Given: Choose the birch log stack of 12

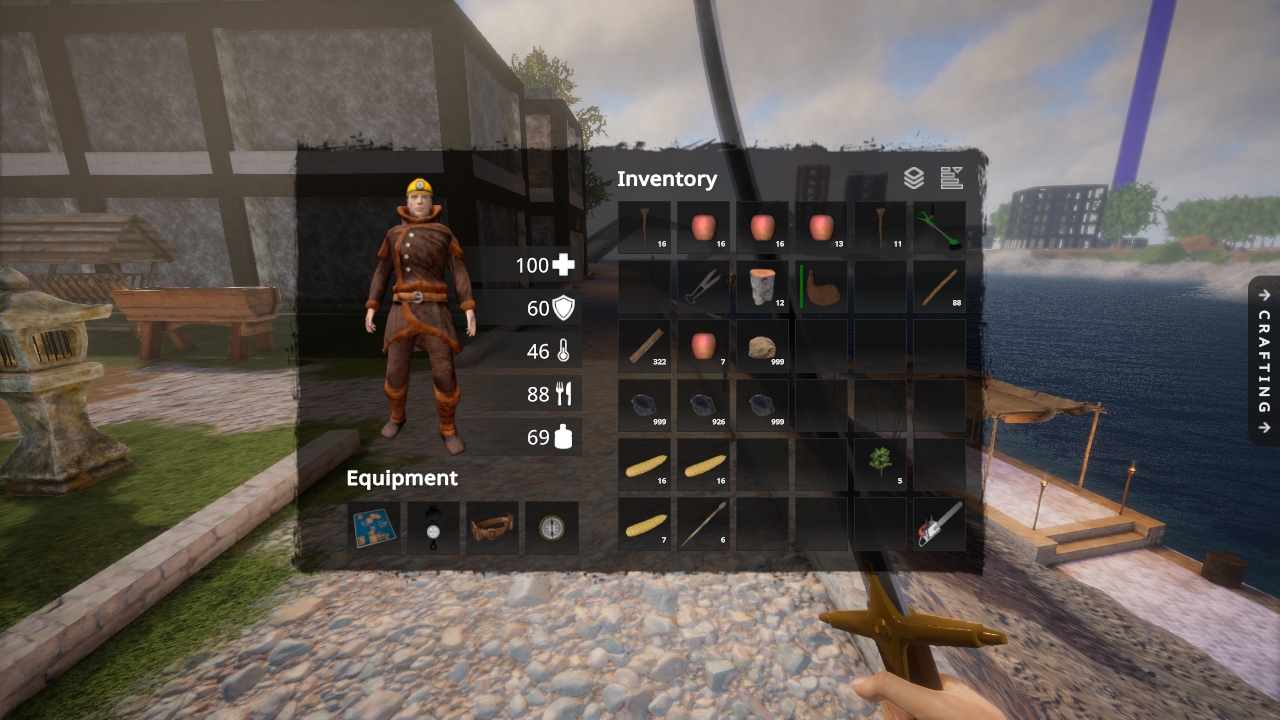Looking at the screenshot, I should pyautogui.click(x=762, y=287).
